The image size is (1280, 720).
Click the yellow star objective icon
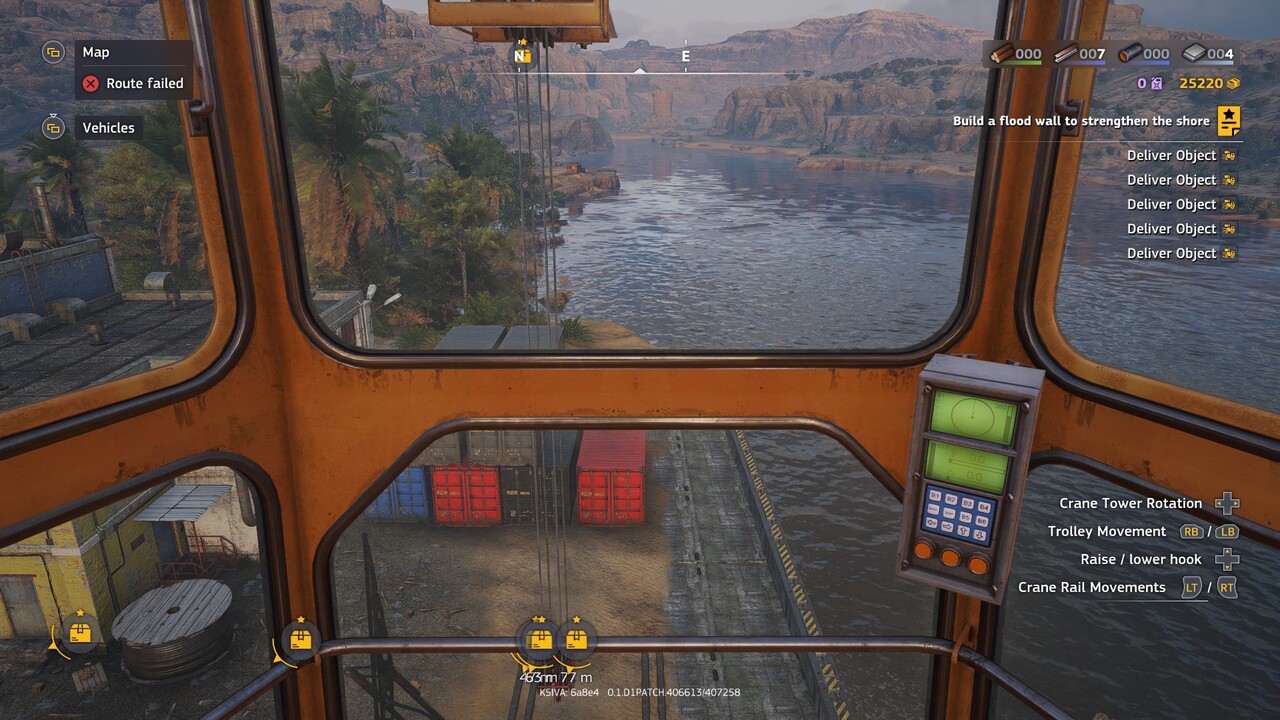(1229, 121)
